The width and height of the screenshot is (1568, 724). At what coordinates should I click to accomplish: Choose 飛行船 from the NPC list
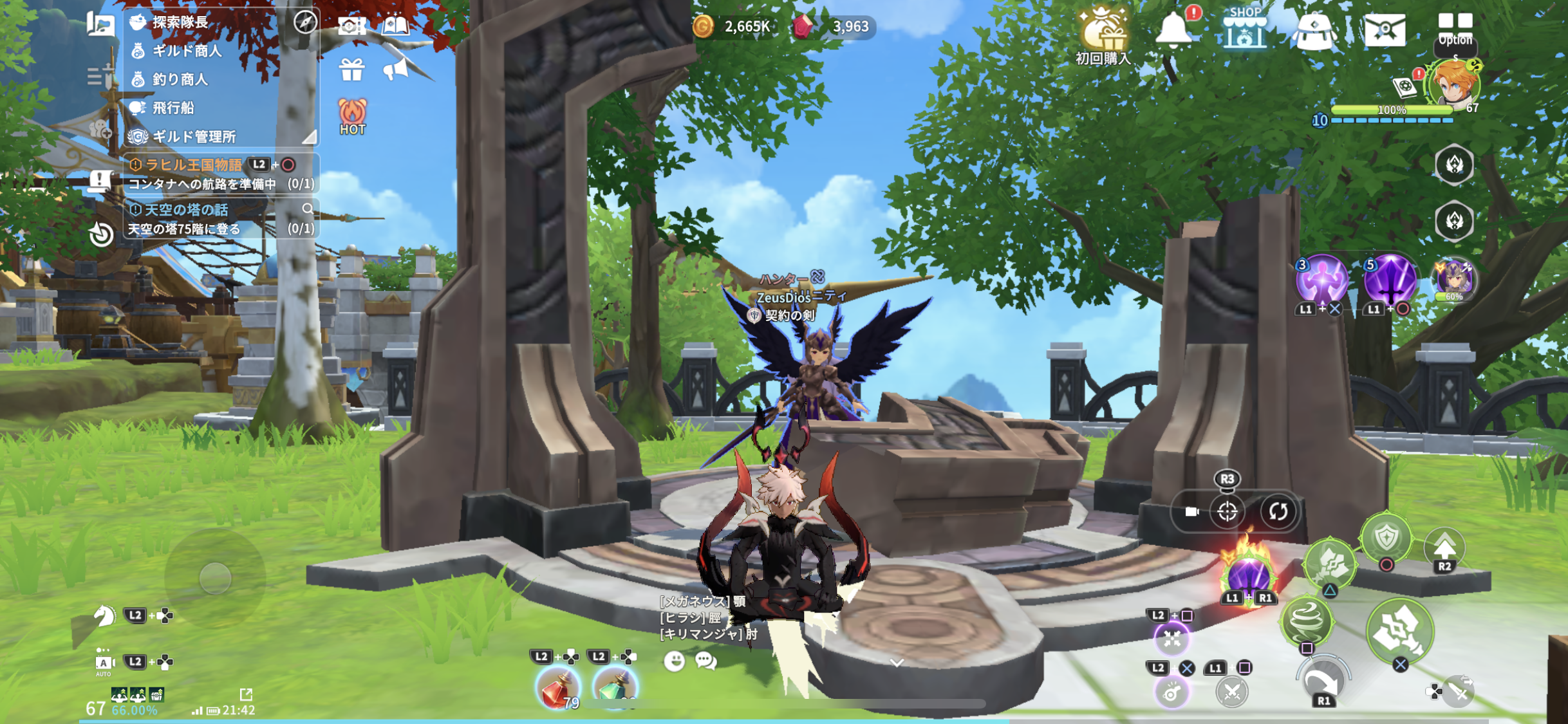173,107
